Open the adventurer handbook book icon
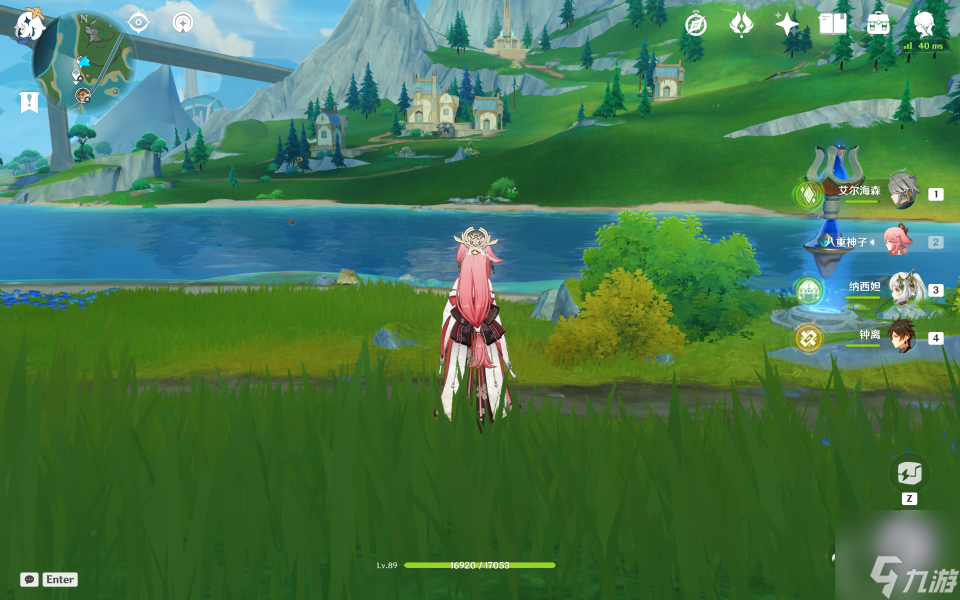 click(x=833, y=24)
